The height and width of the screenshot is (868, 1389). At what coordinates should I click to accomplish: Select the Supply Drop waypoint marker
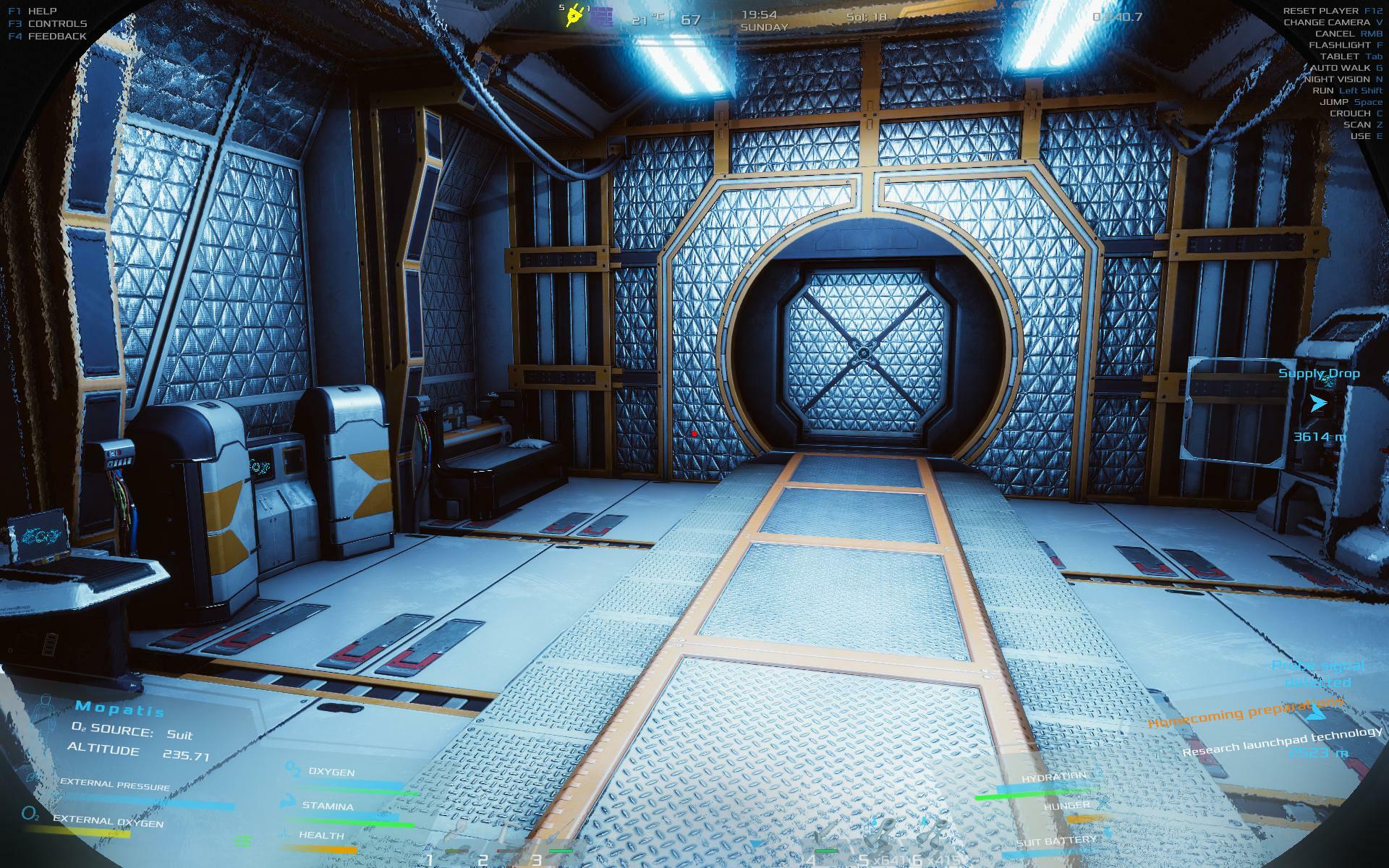[1319, 404]
